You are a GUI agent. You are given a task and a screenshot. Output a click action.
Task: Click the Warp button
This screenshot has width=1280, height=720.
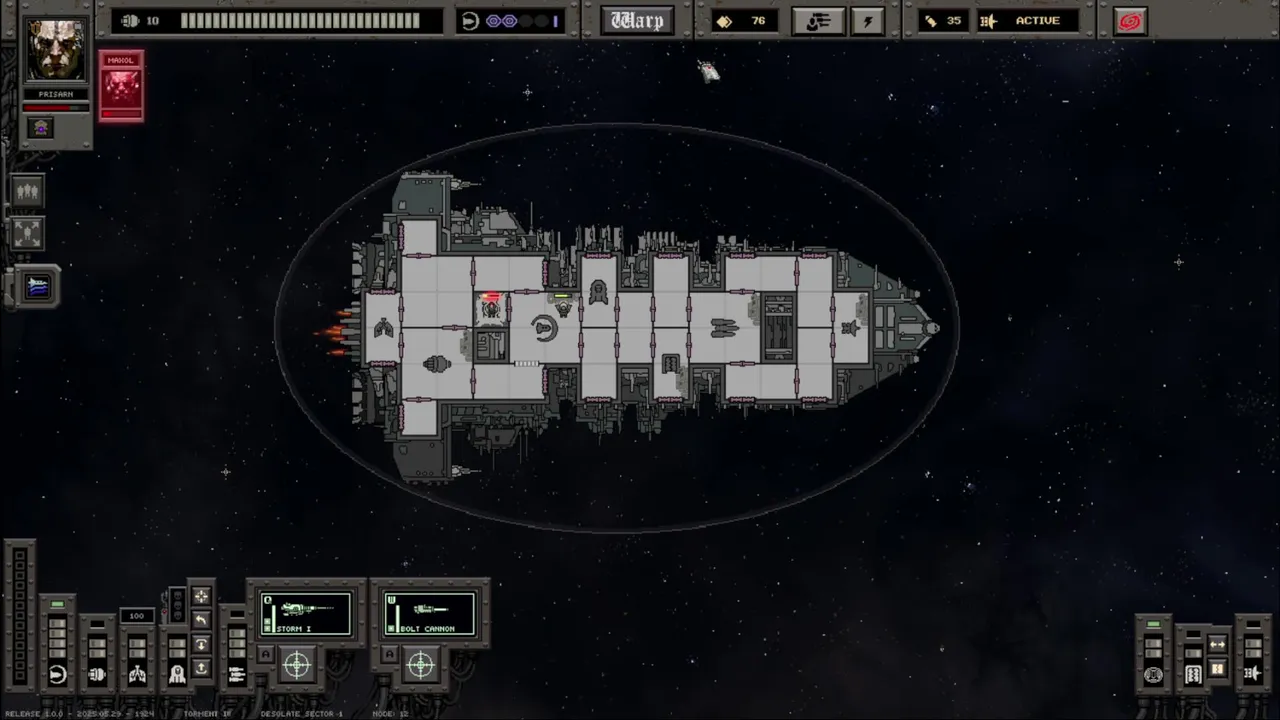637,21
